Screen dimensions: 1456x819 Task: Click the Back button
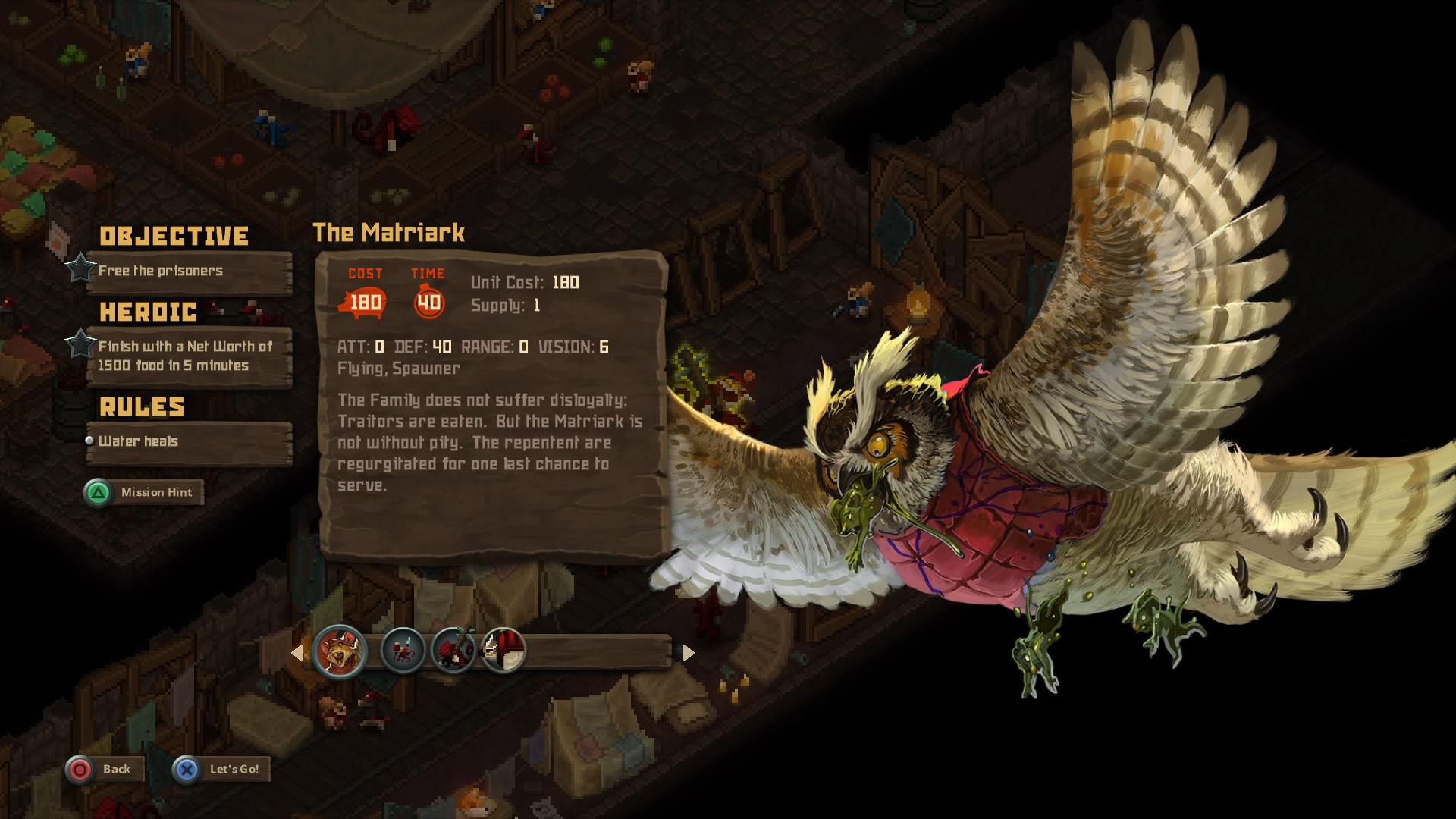102,769
